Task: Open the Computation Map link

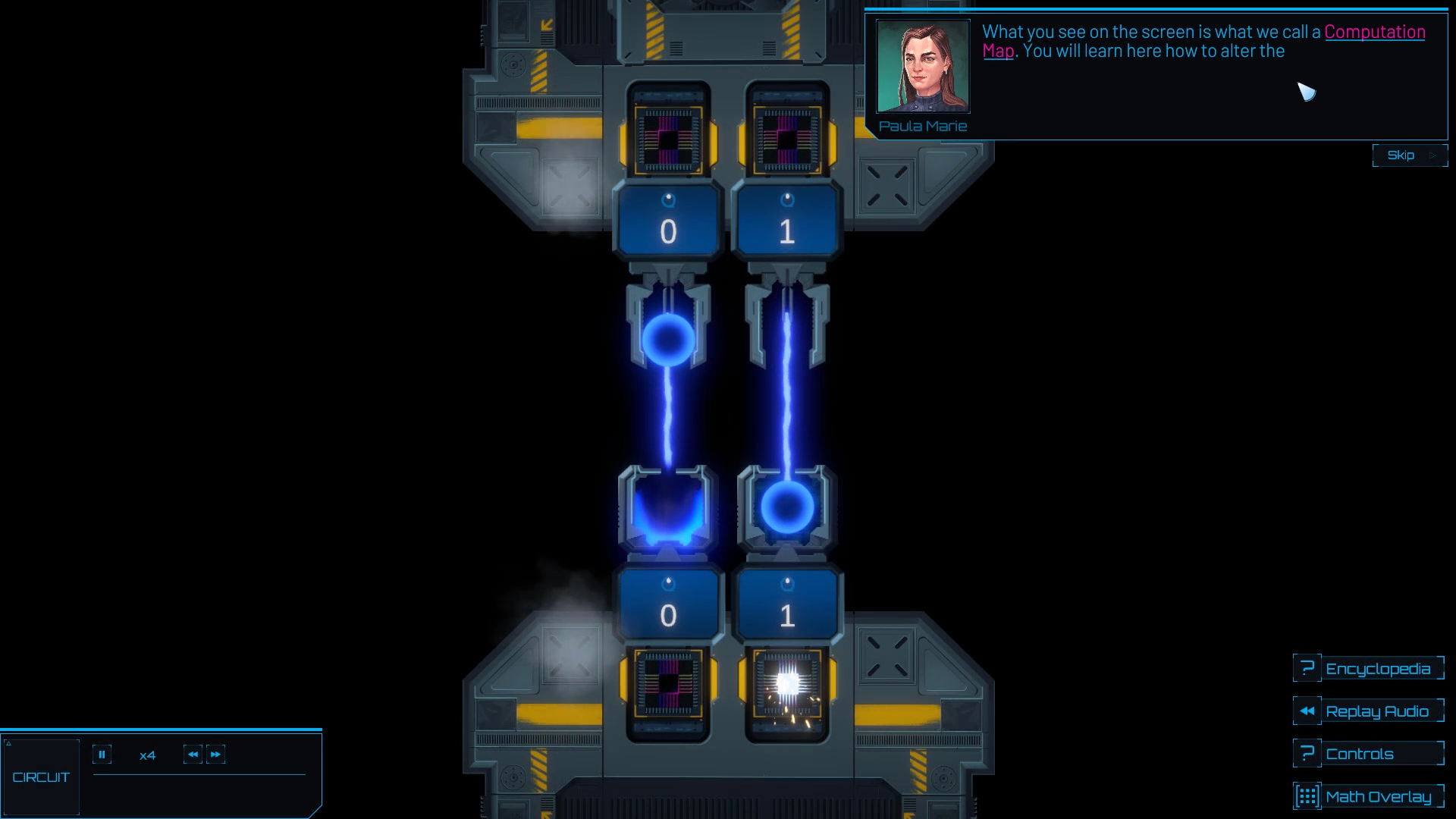Action: coord(1374,32)
